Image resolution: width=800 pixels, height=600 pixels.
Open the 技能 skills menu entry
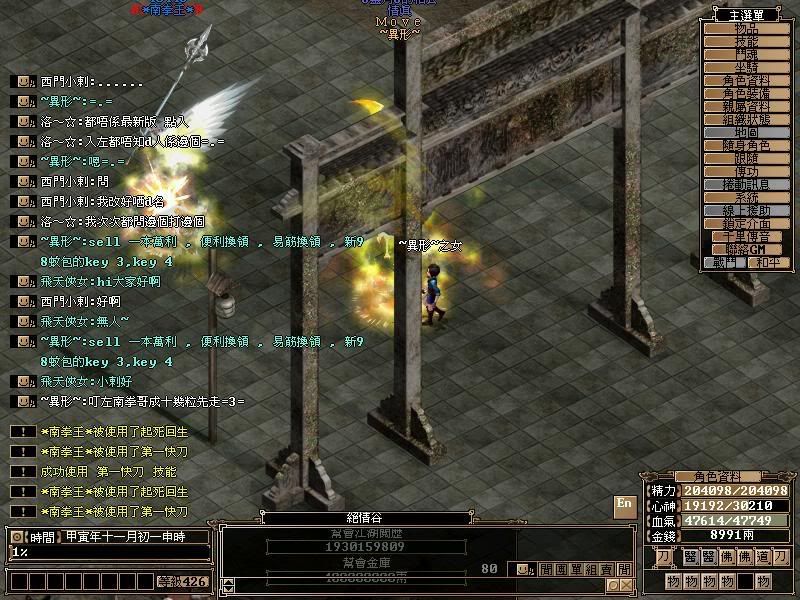click(747, 41)
